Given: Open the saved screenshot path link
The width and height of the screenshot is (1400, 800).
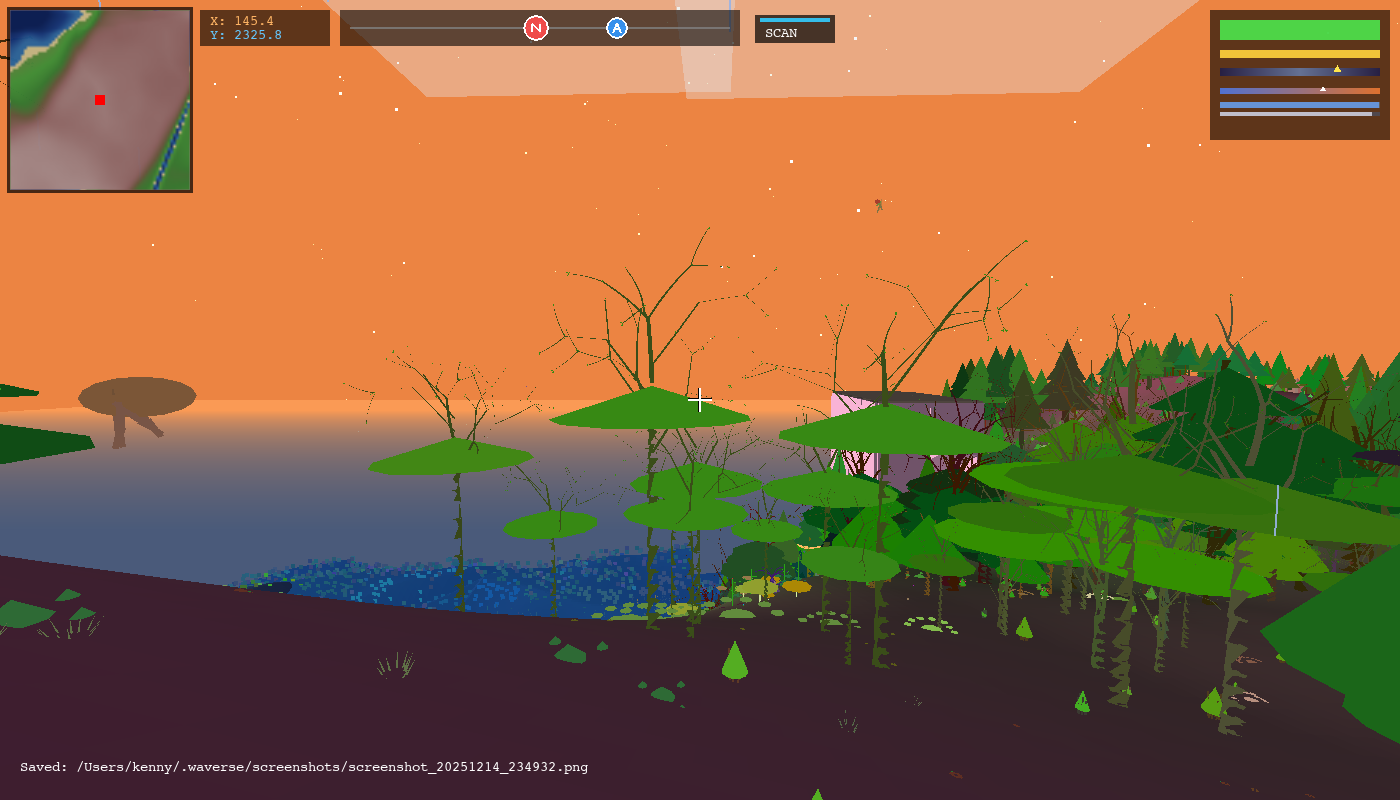Looking at the screenshot, I should [x=330, y=768].
